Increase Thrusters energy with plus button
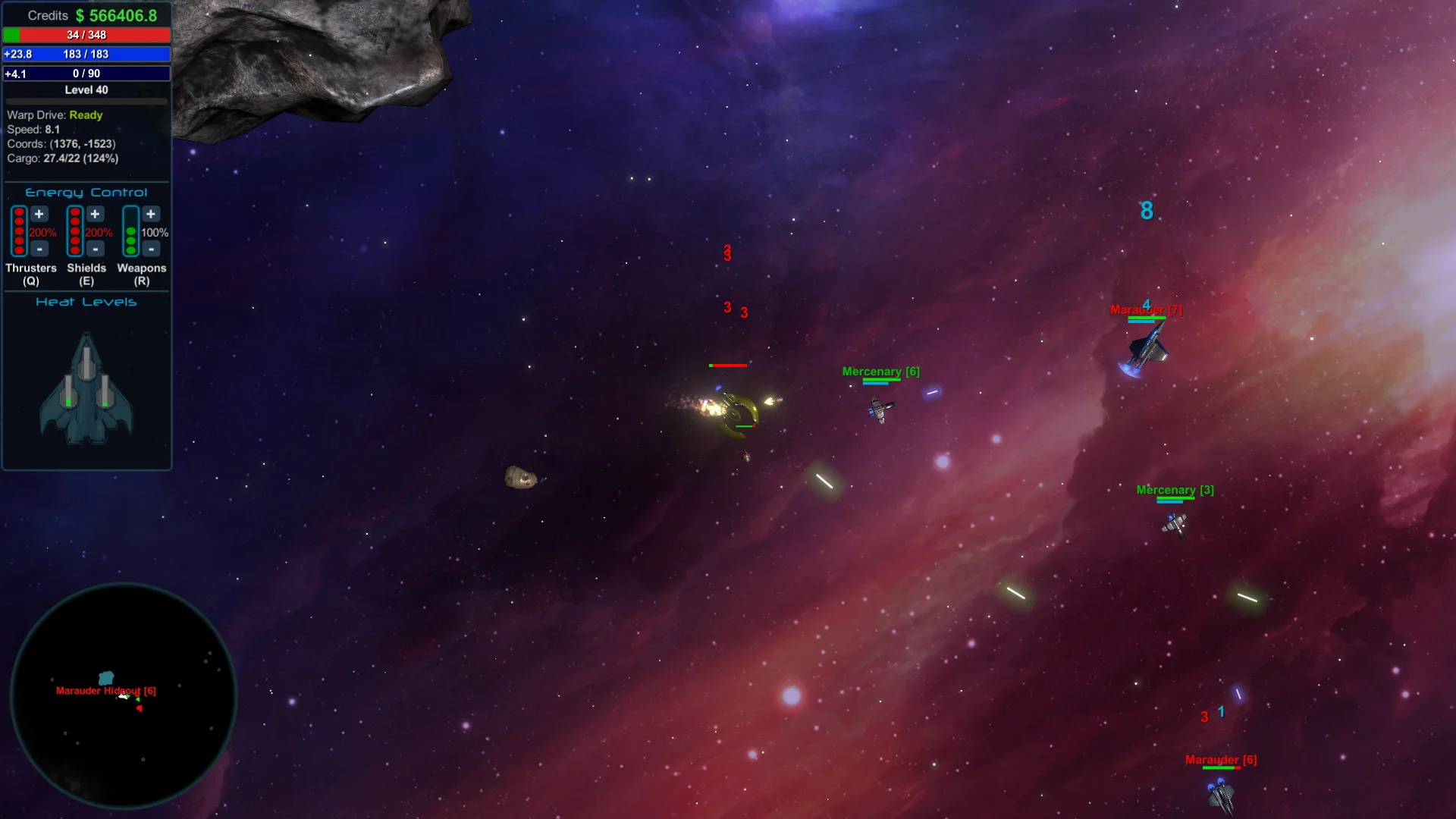 pyautogui.click(x=39, y=215)
